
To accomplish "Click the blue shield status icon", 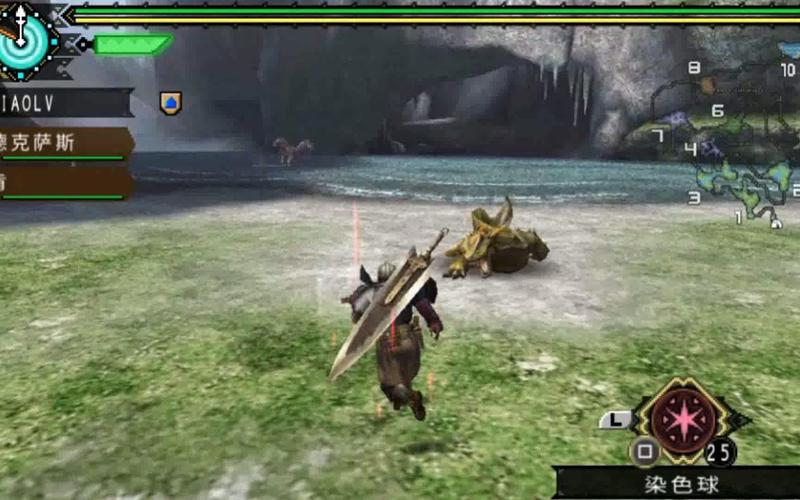I will click(x=170, y=102).
